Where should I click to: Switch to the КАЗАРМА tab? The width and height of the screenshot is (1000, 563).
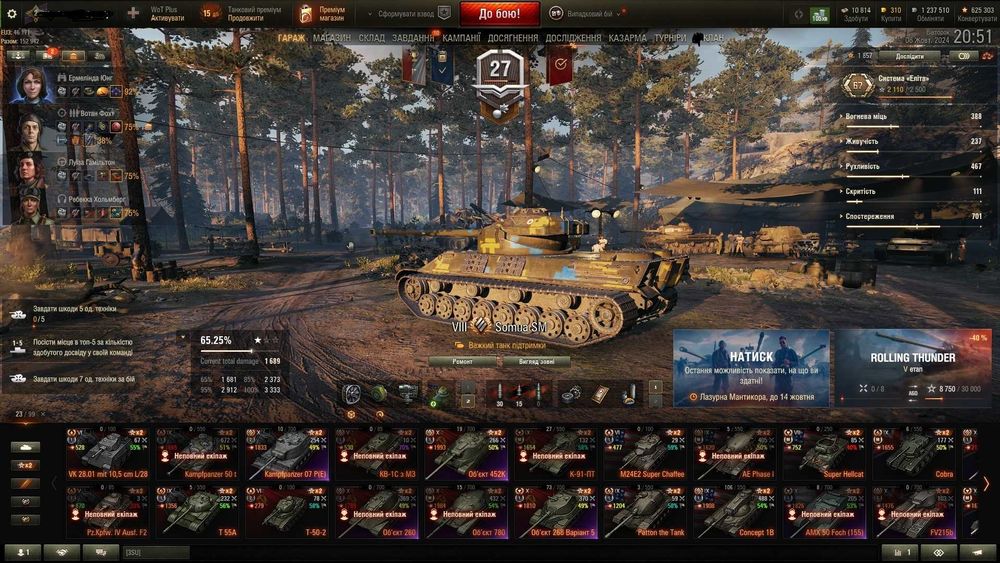[x=627, y=38]
